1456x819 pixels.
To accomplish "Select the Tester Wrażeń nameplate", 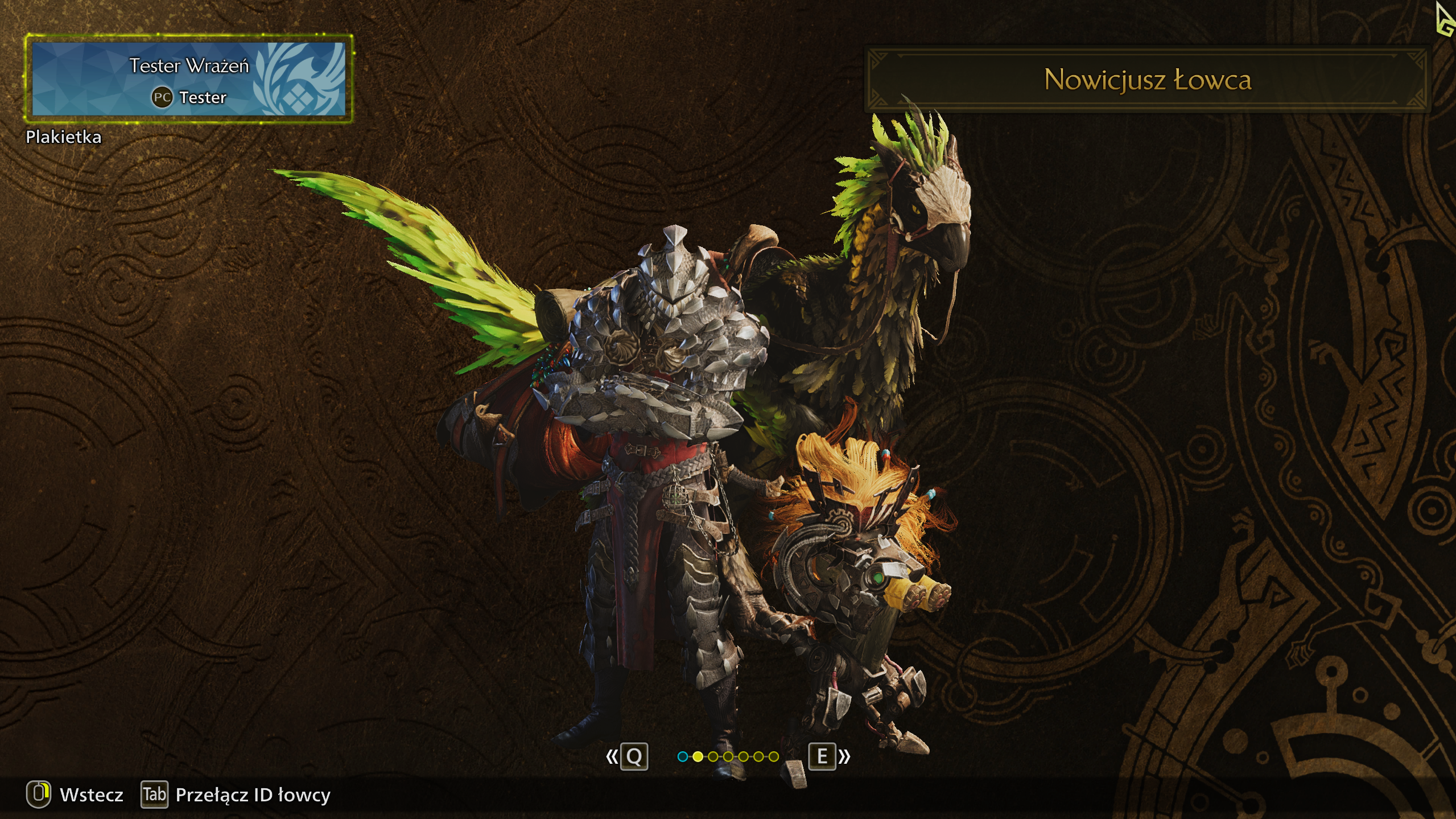I will [x=188, y=79].
